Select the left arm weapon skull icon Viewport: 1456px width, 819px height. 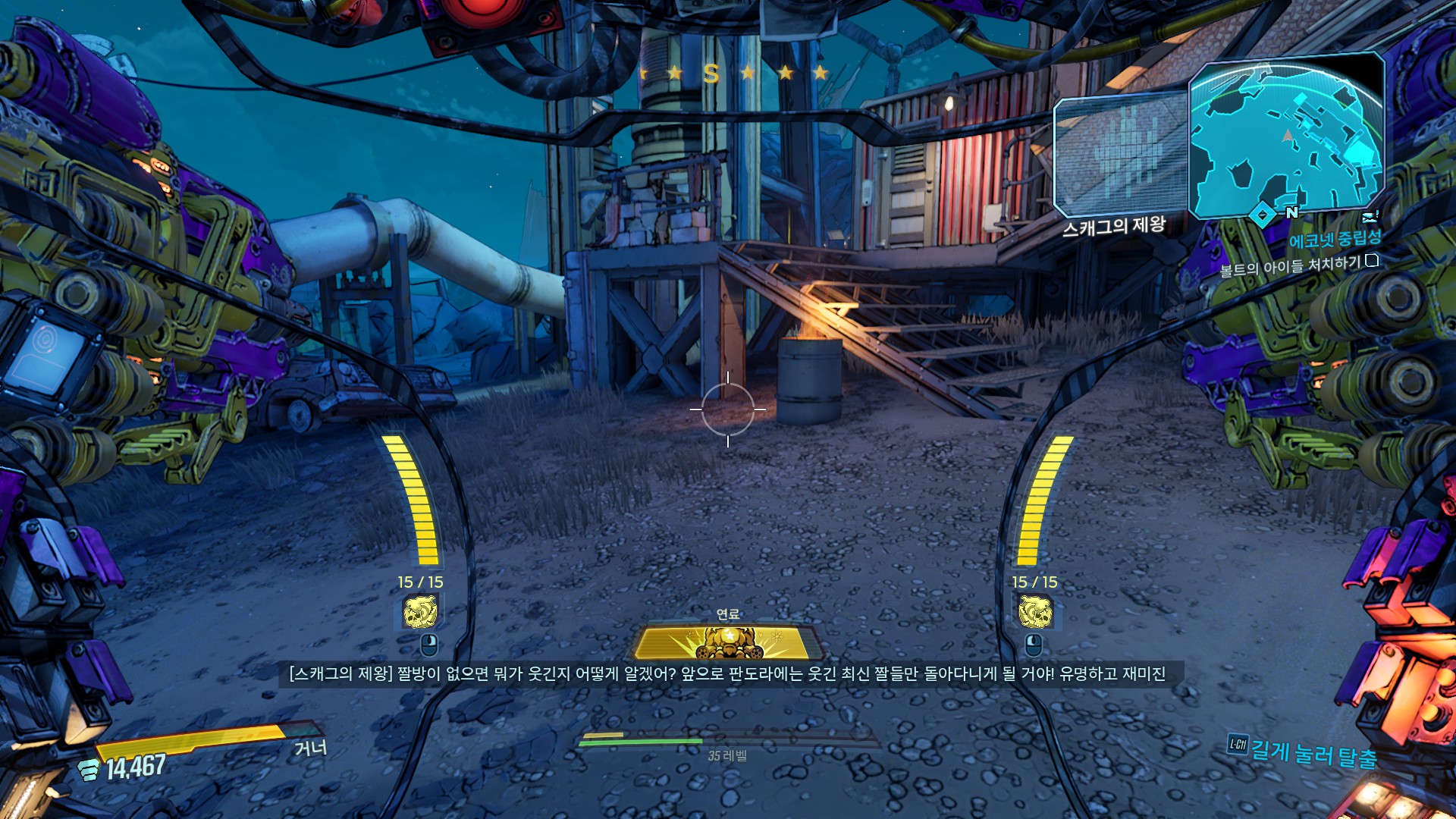tap(420, 612)
